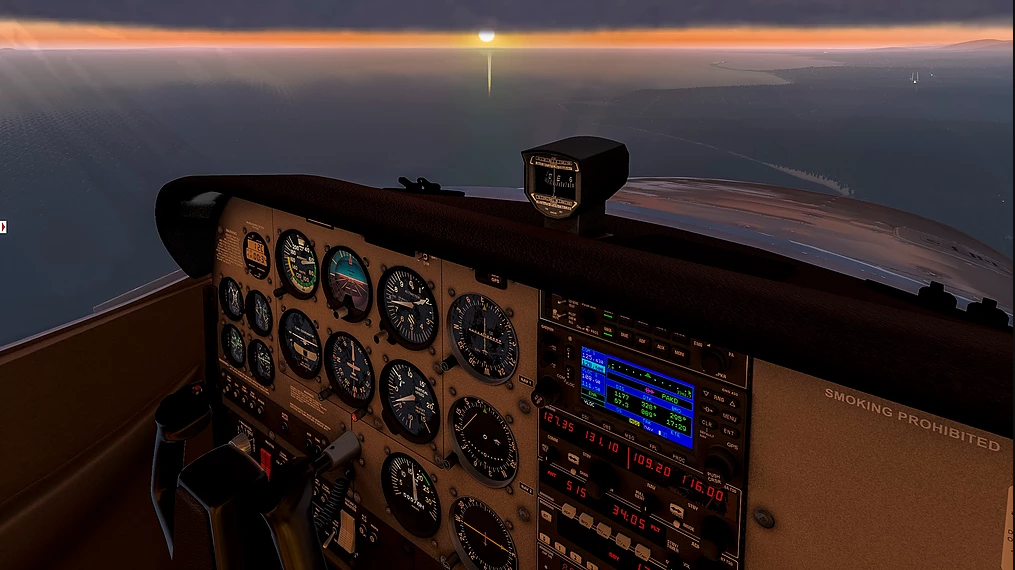Screen dimensions: 1015x570
Task: Hit the GPS CLR button
Action: tap(706, 421)
